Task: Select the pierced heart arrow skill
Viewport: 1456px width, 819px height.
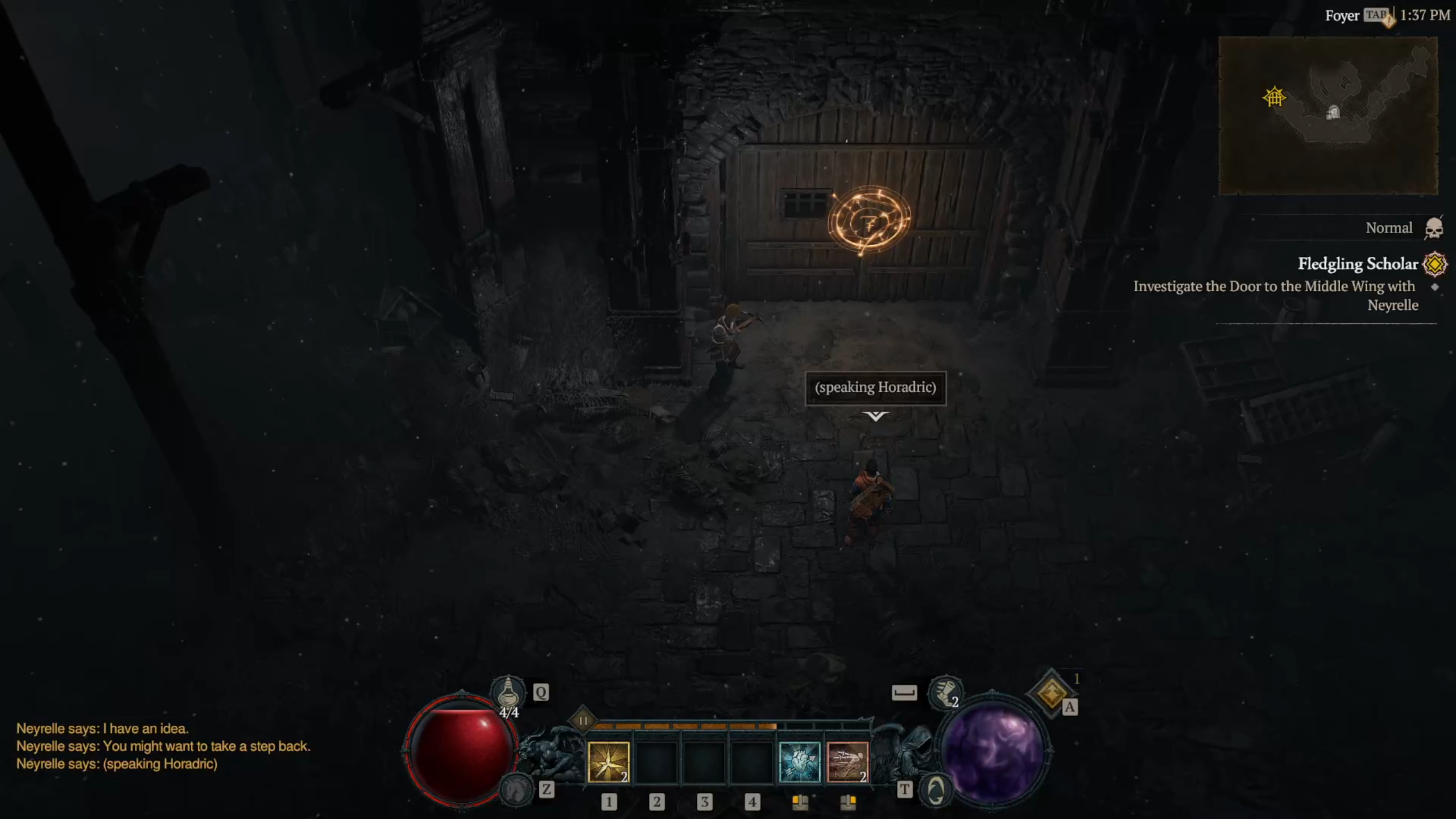Action: click(x=799, y=762)
